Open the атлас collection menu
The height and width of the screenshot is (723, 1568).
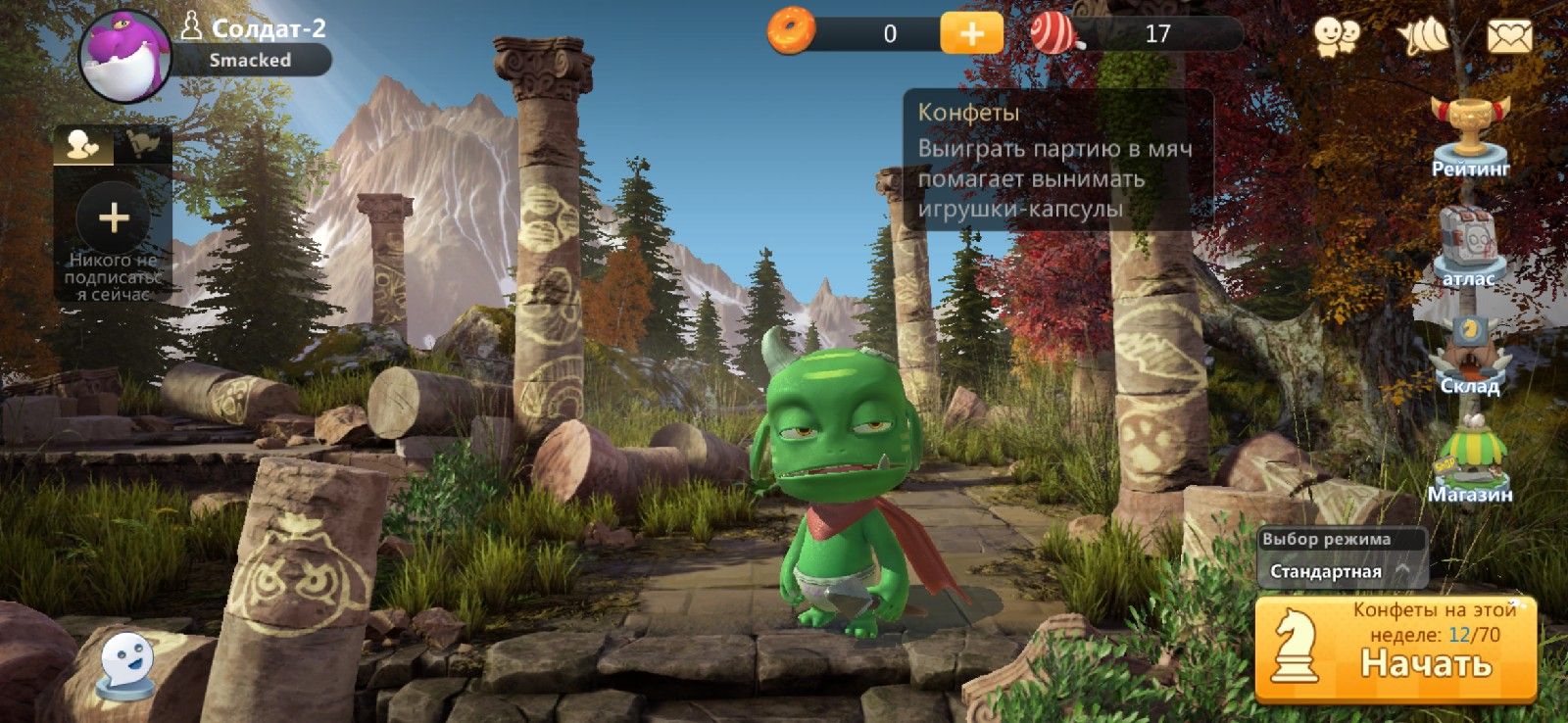(x=1468, y=245)
